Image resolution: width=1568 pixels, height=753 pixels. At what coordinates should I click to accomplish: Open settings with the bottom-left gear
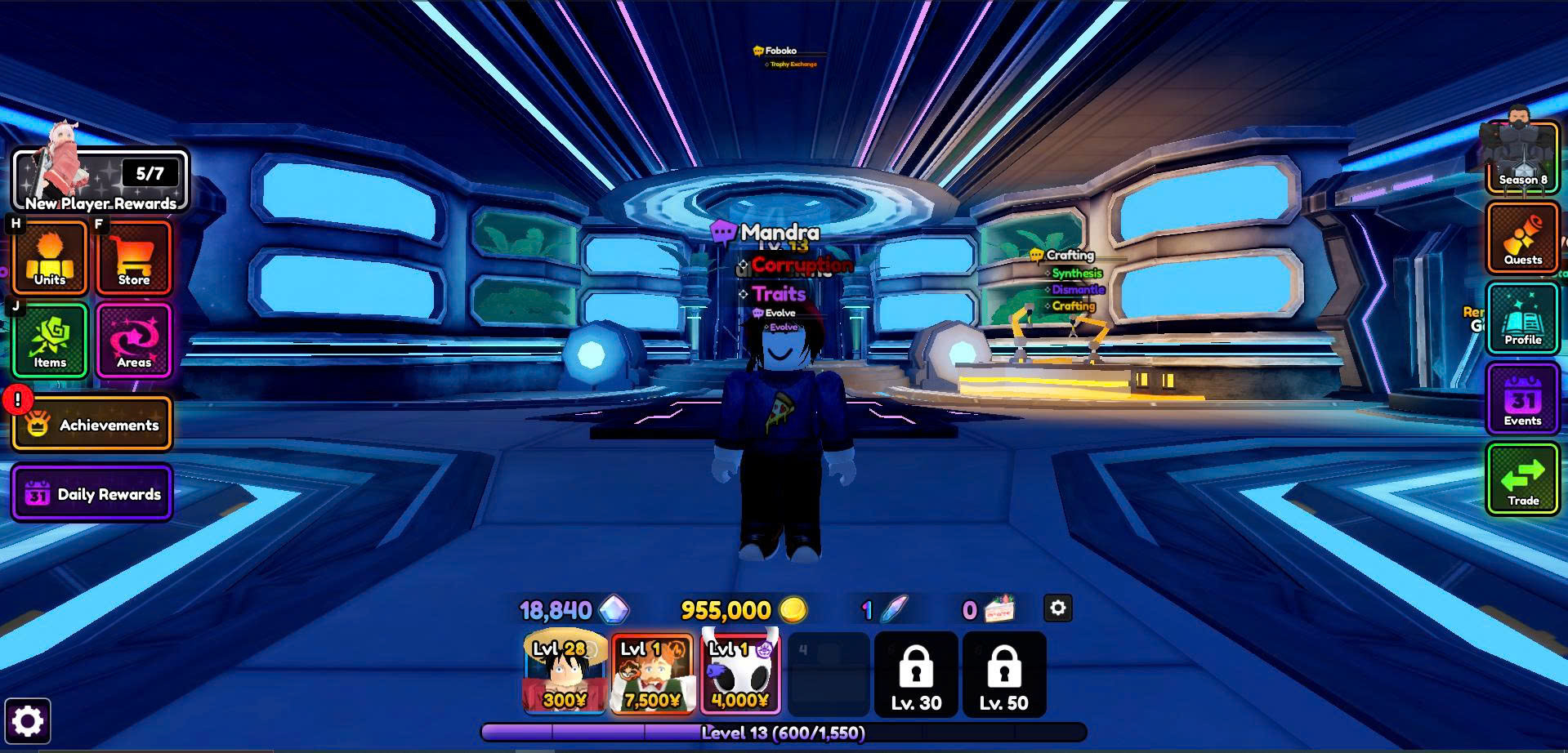tap(28, 721)
